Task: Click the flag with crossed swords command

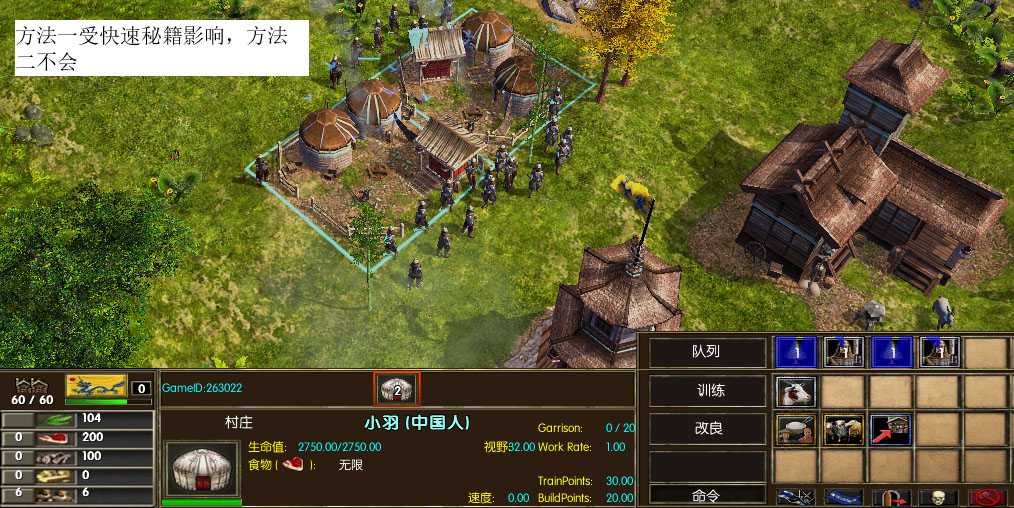Action: tap(796, 497)
